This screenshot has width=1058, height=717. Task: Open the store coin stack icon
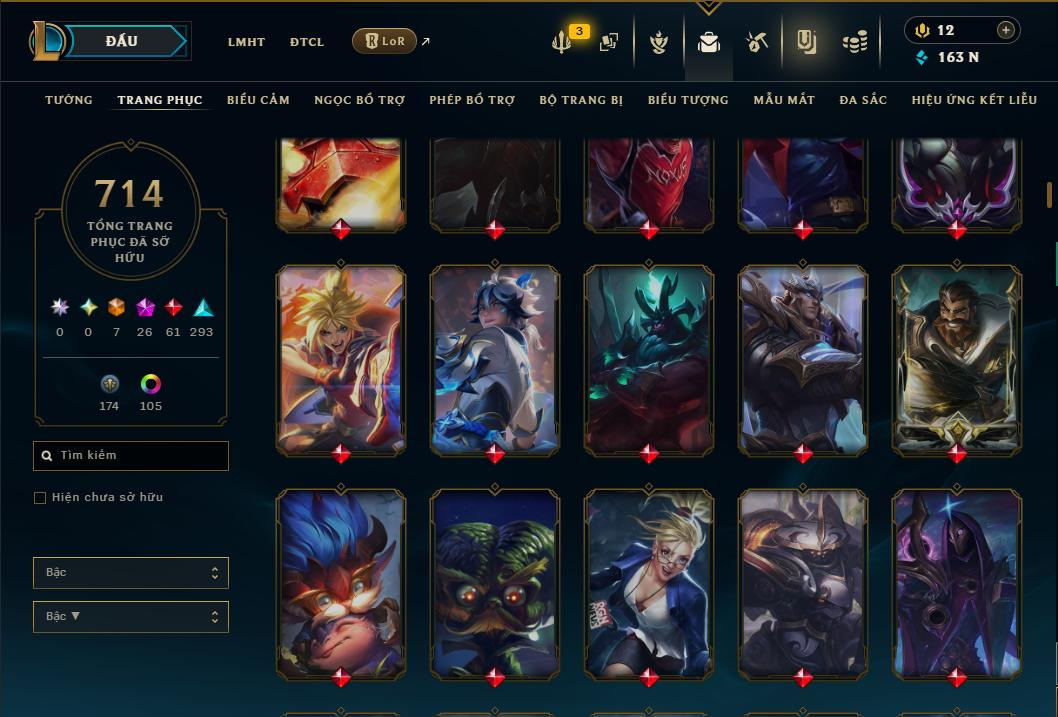point(854,42)
